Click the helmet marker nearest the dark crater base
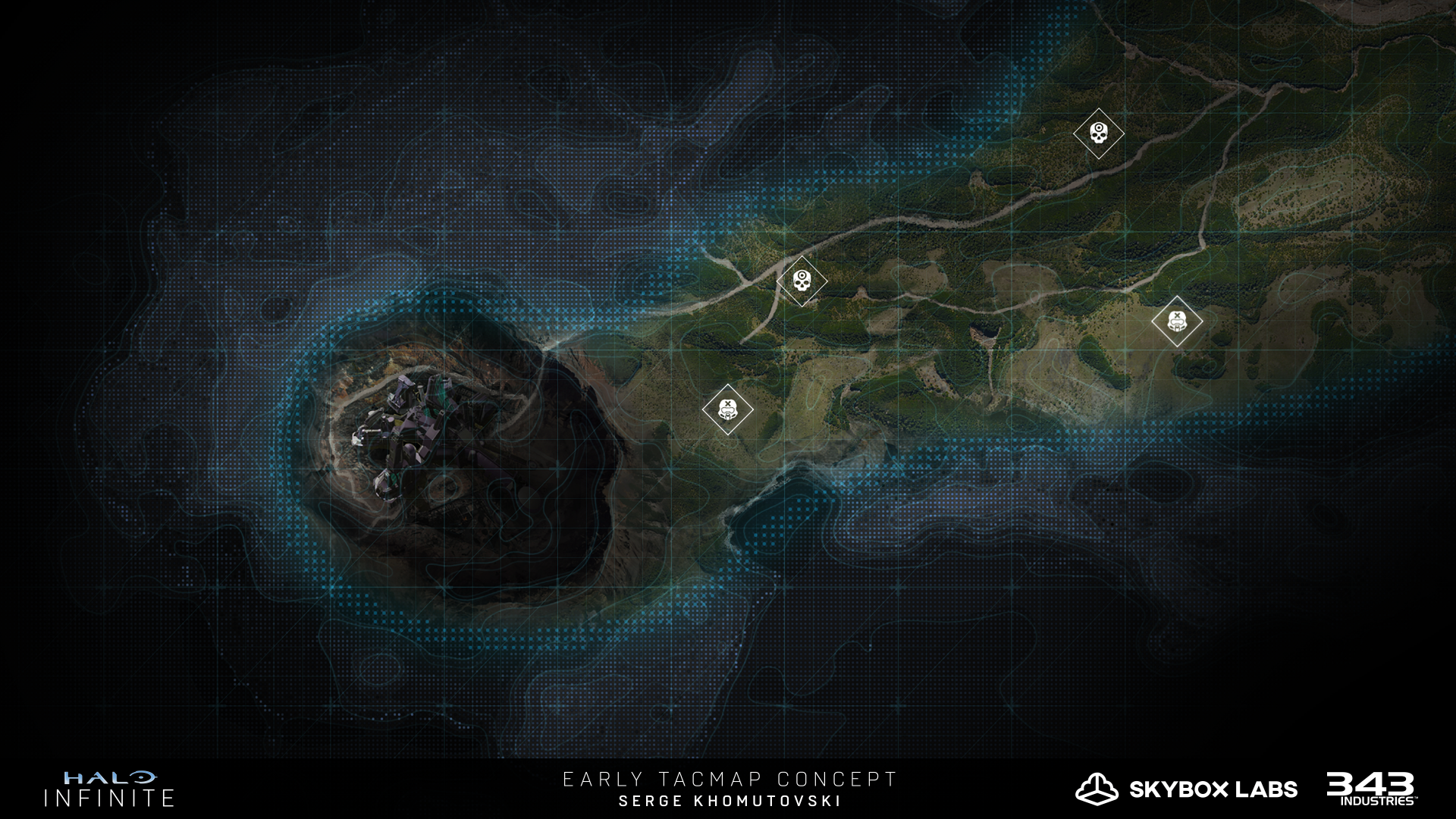Screen dimensions: 1456x819 727,409
